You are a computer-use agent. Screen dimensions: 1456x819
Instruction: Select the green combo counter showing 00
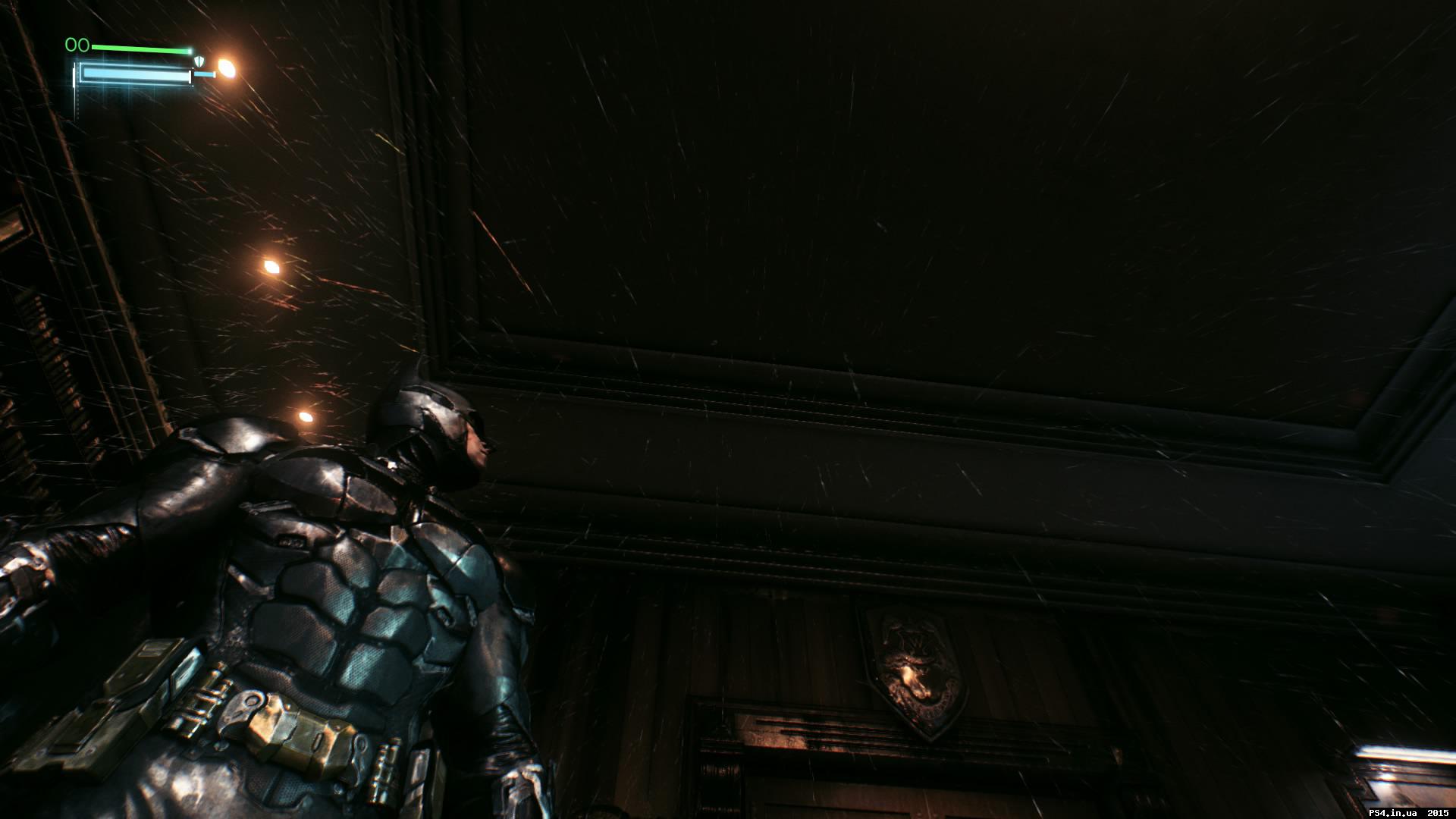(x=77, y=45)
